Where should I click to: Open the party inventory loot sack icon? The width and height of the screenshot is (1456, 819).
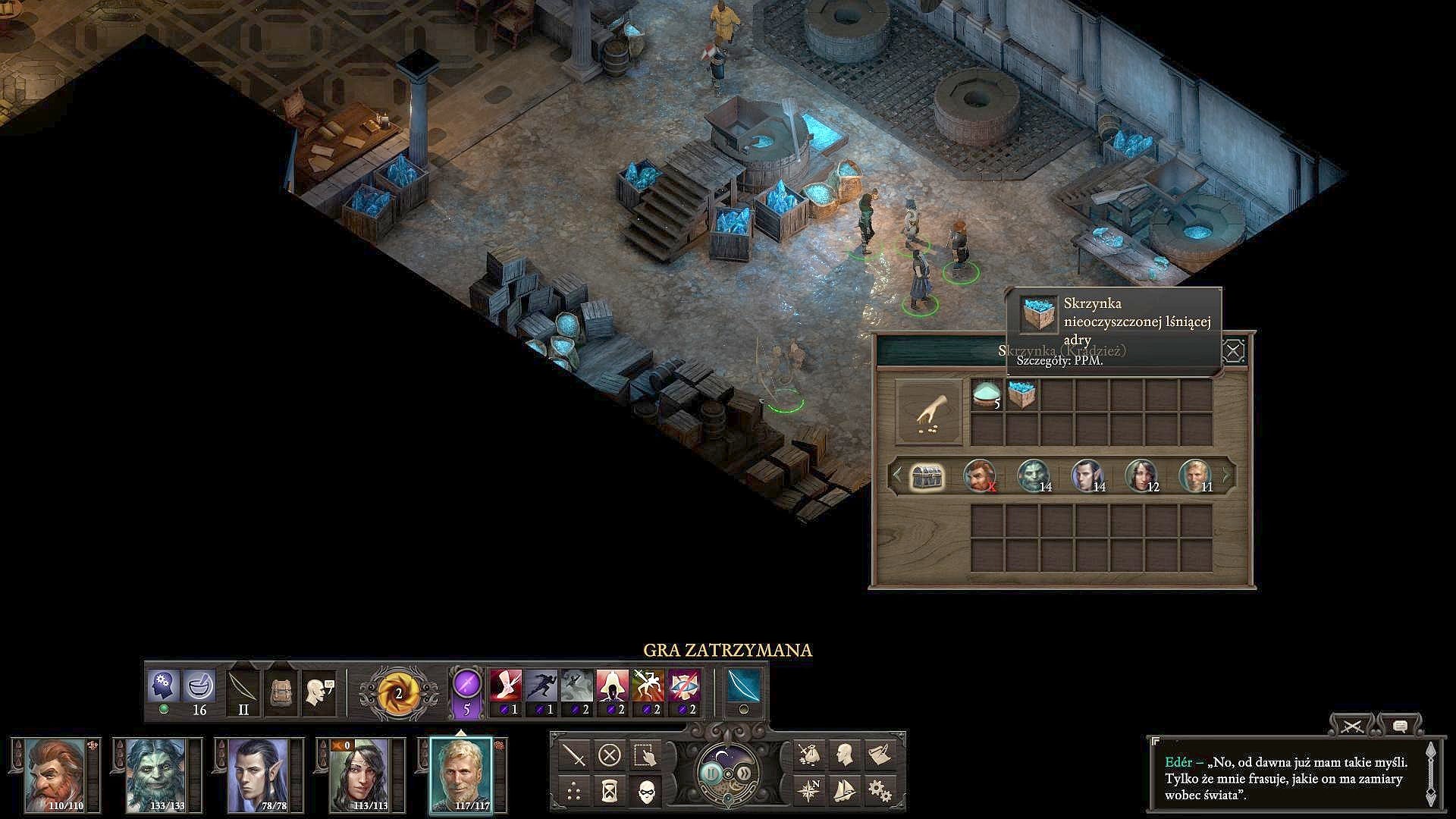pos(809,755)
